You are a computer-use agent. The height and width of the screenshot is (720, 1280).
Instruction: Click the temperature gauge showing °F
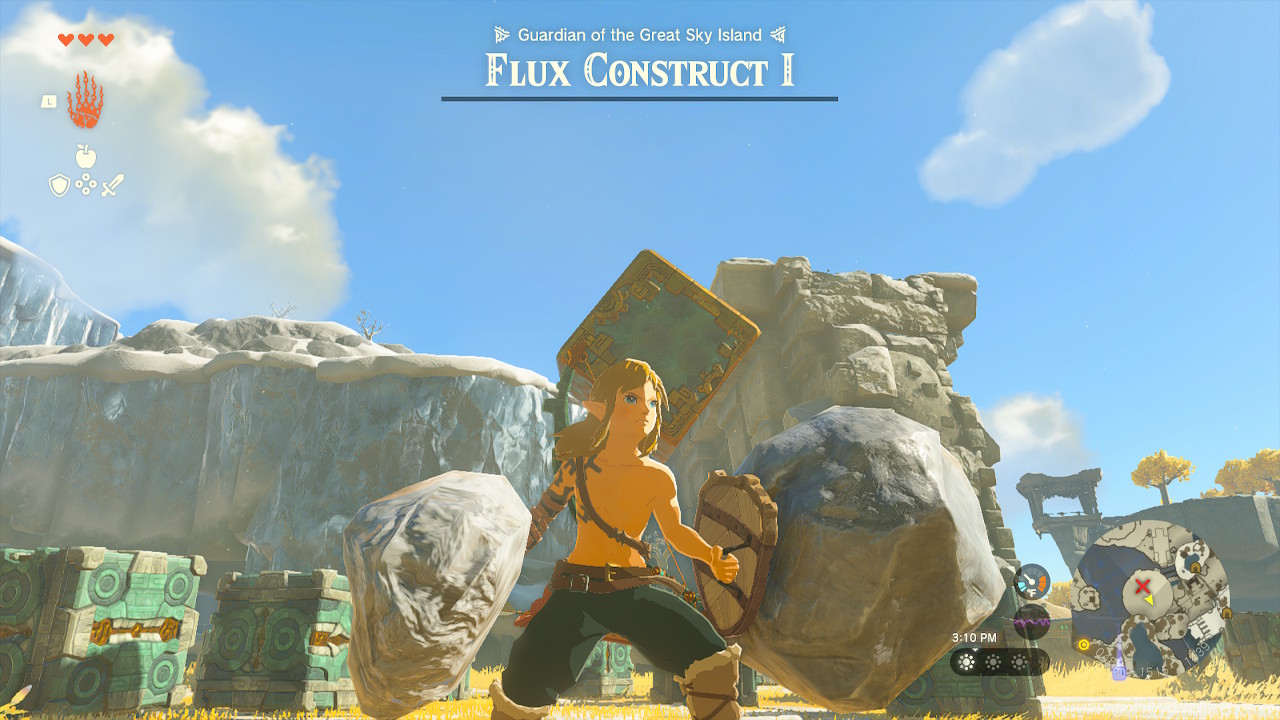pyautogui.click(x=1030, y=580)
